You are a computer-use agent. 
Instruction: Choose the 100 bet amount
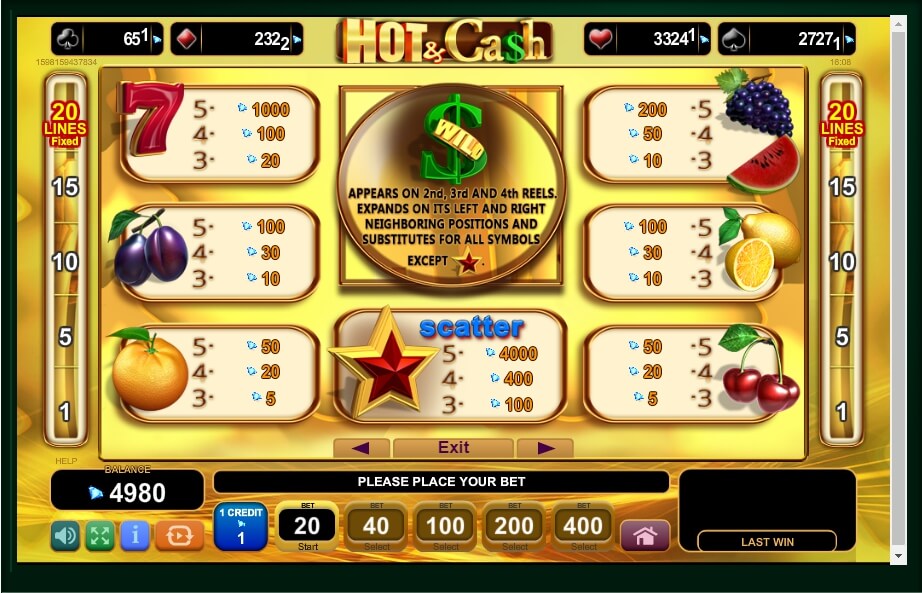click(x=445, y=527)
